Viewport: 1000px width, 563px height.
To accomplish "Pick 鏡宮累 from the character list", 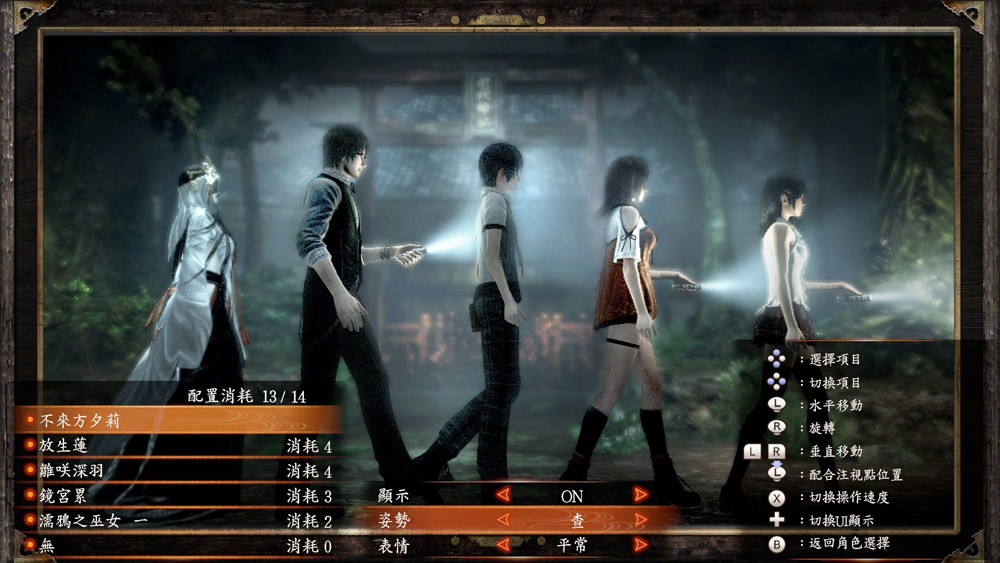I will point(180,496).
